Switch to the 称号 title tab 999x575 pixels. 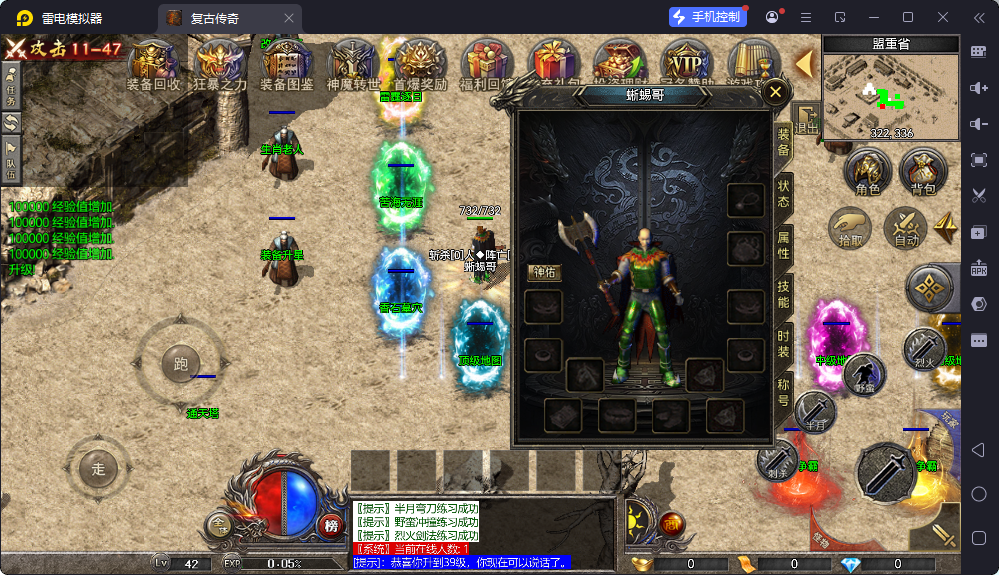coord(783,392)
